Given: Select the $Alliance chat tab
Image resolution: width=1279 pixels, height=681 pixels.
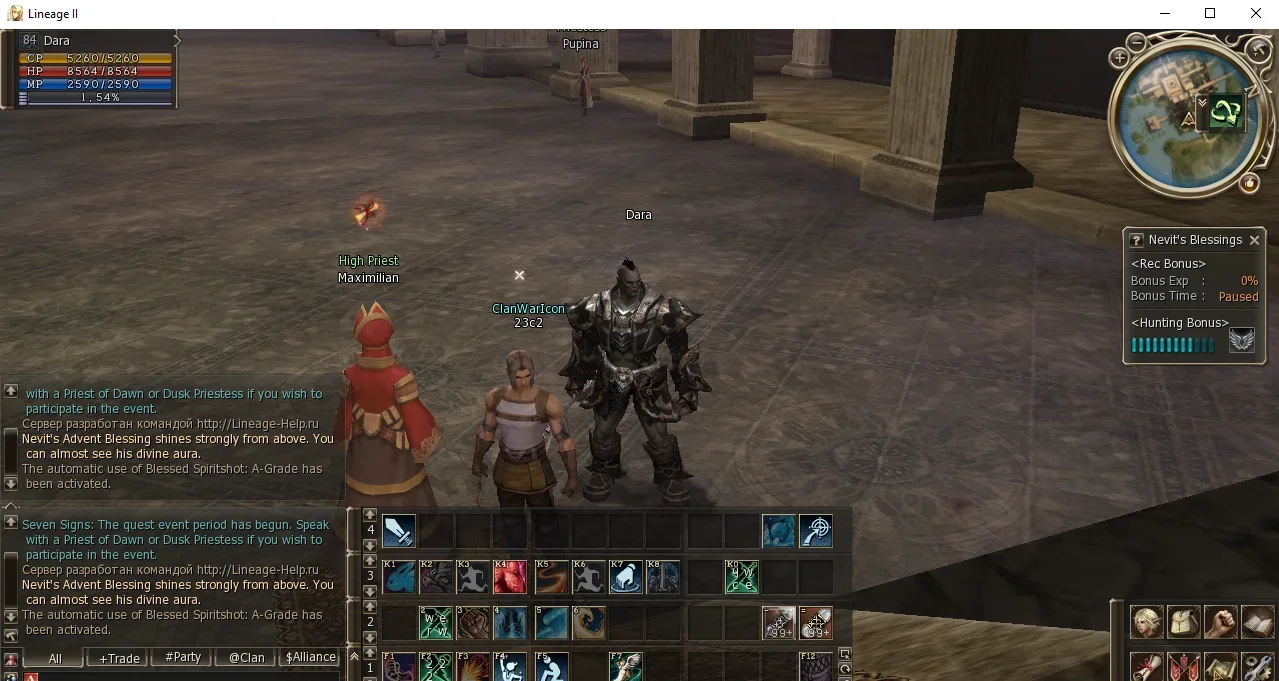Looking at the screenshot, I should pos(311,658).
